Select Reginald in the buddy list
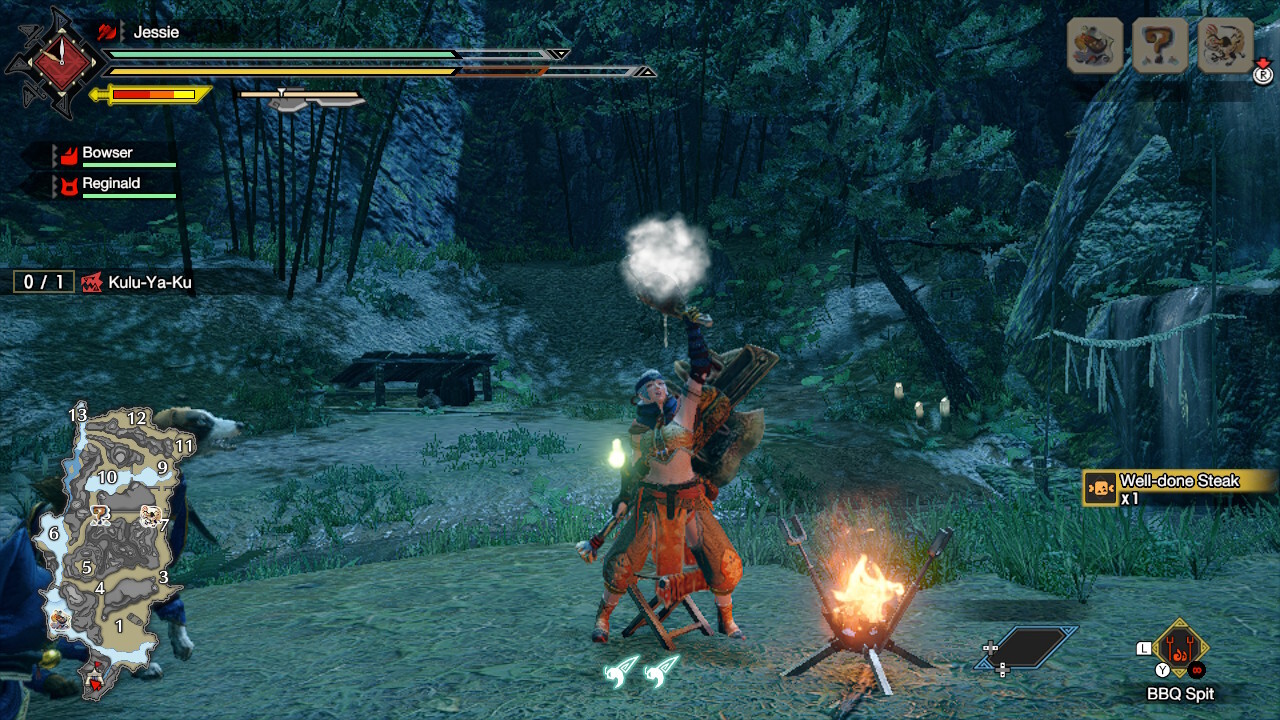 pyautogui.click(x=110, y=183)
